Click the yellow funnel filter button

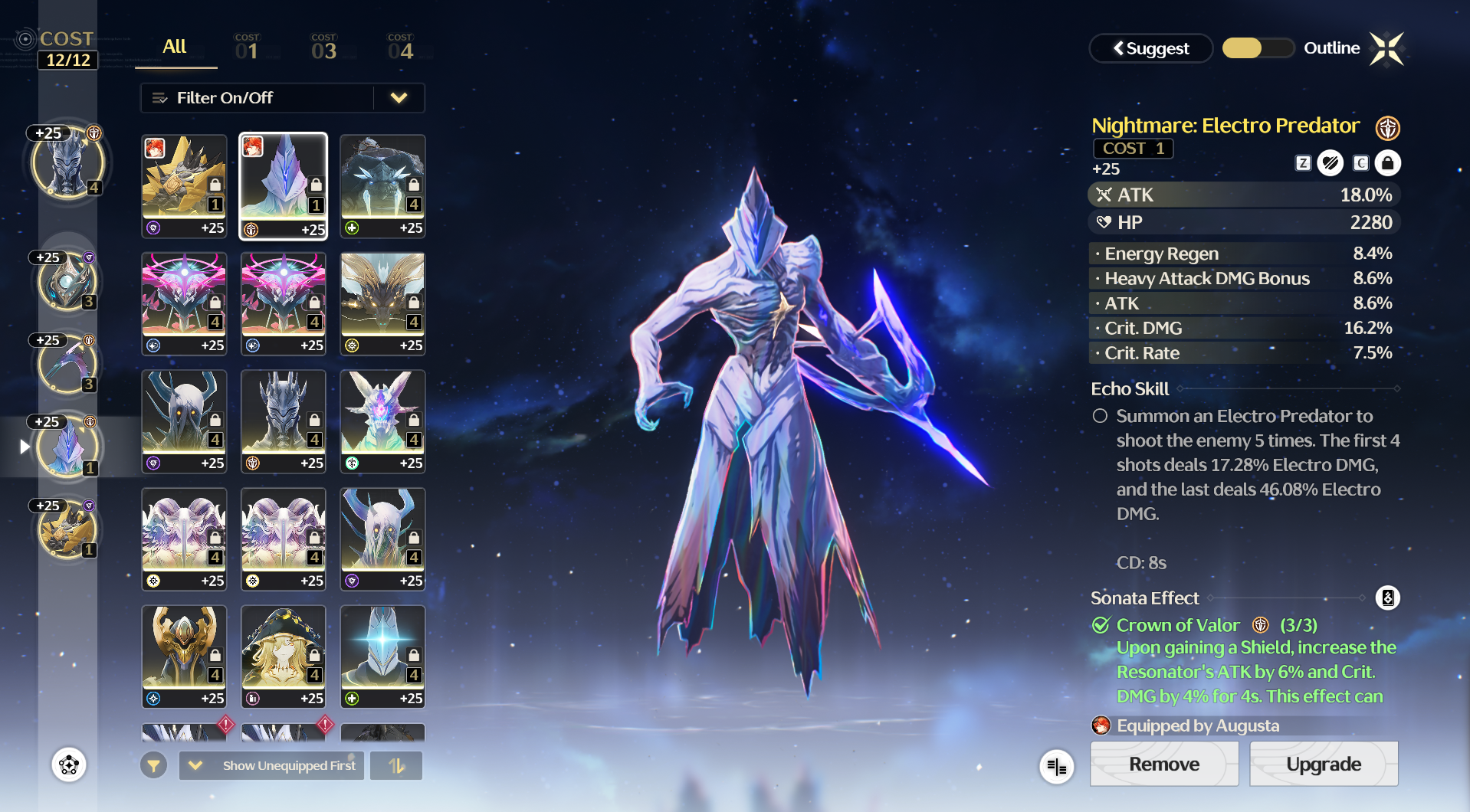pos(154,765)
